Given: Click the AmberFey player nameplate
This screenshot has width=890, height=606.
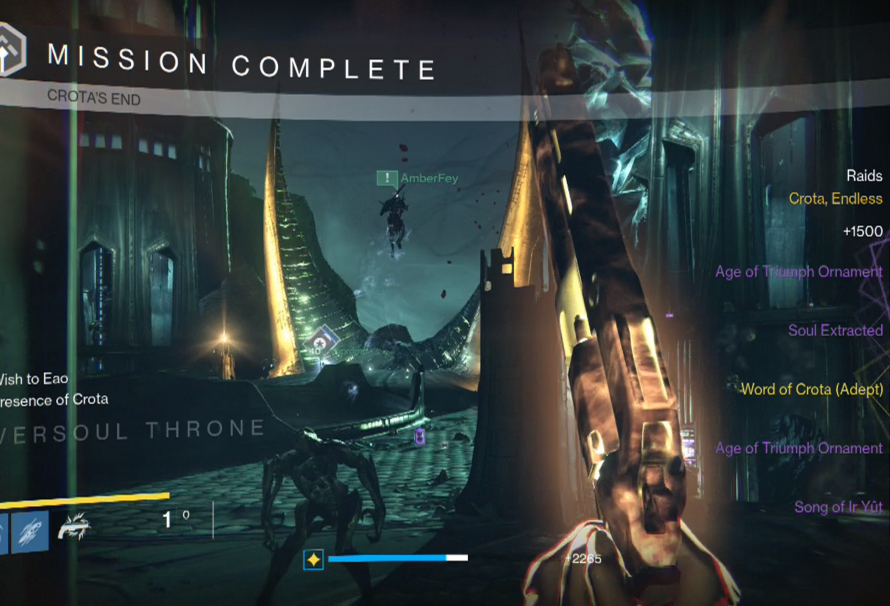Looking at the screenshot, I should 420,178.
